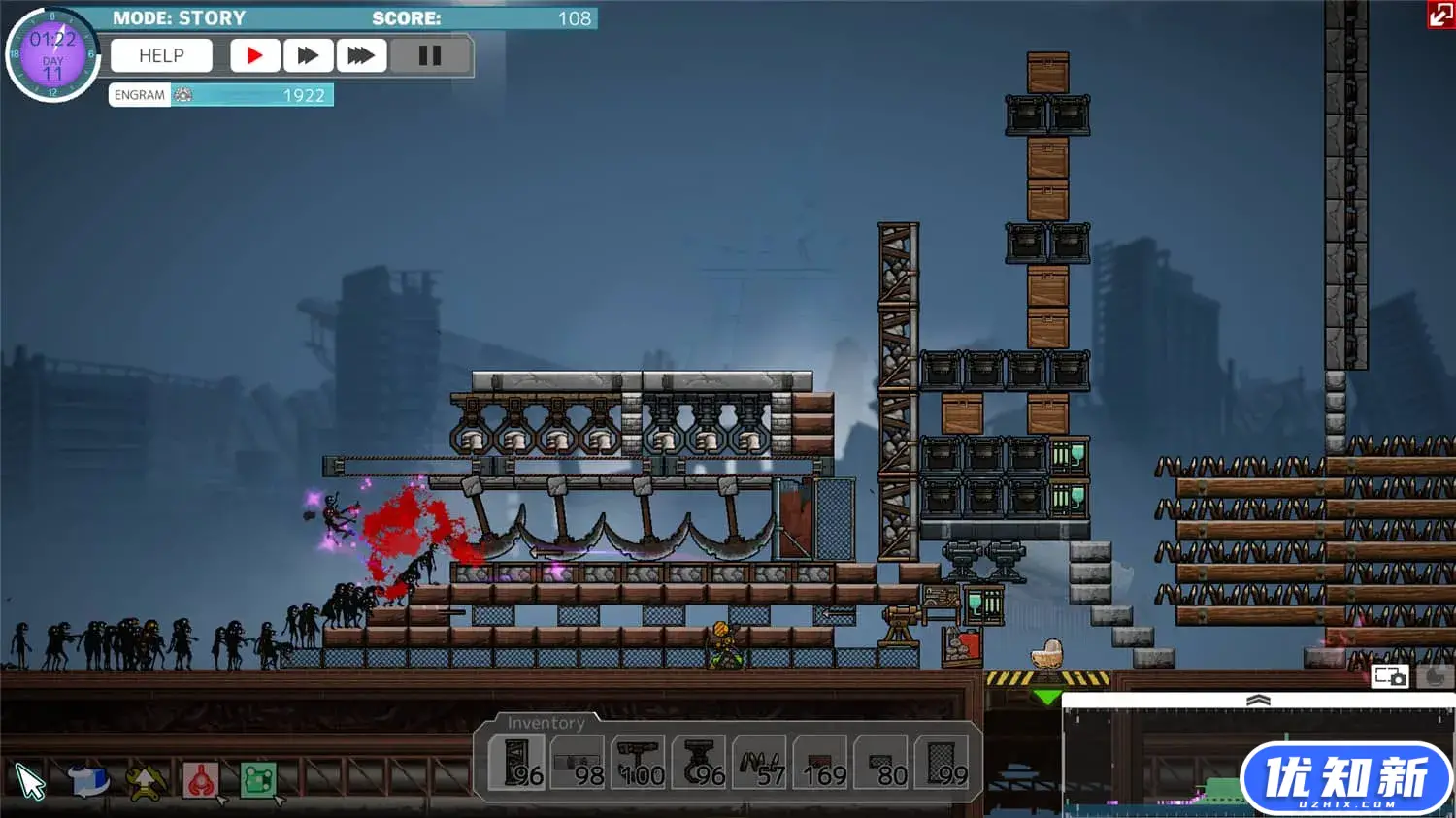This screenshot has height=818, width=1456.
Task: Select the truss scaffold slot with 96
Action: pos(517,764)
